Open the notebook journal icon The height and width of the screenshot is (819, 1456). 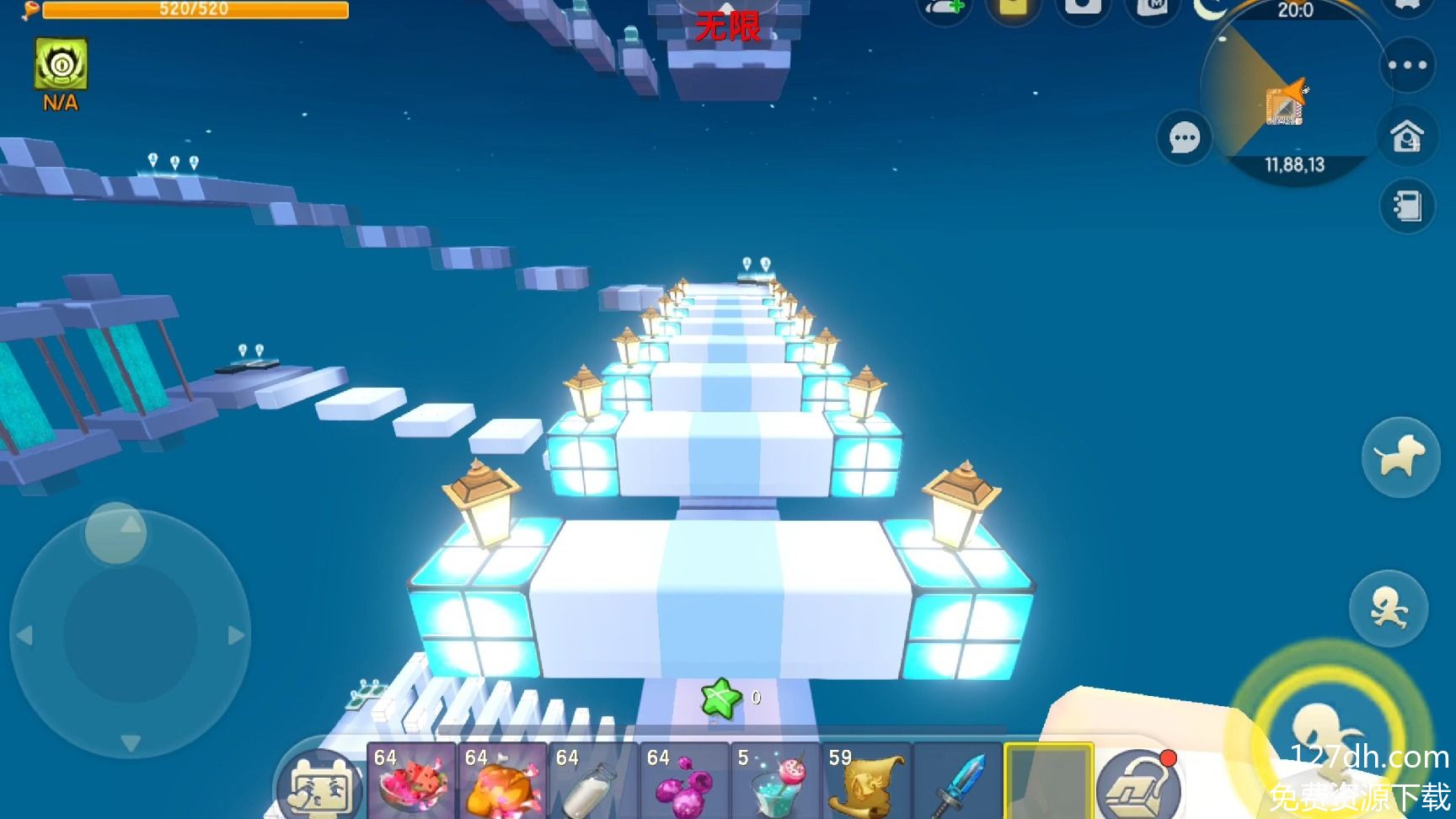1407,206
